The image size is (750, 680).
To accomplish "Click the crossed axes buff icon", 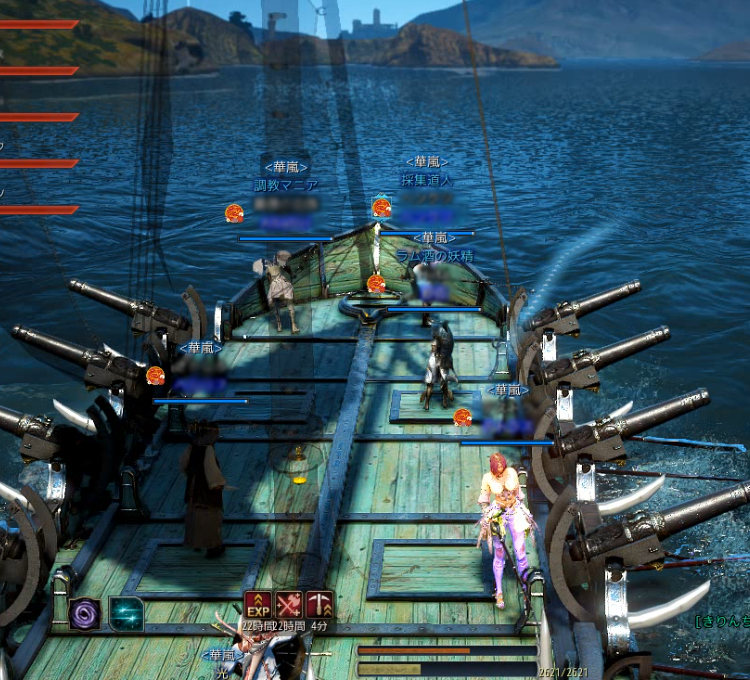I will [x=289, y=605].
